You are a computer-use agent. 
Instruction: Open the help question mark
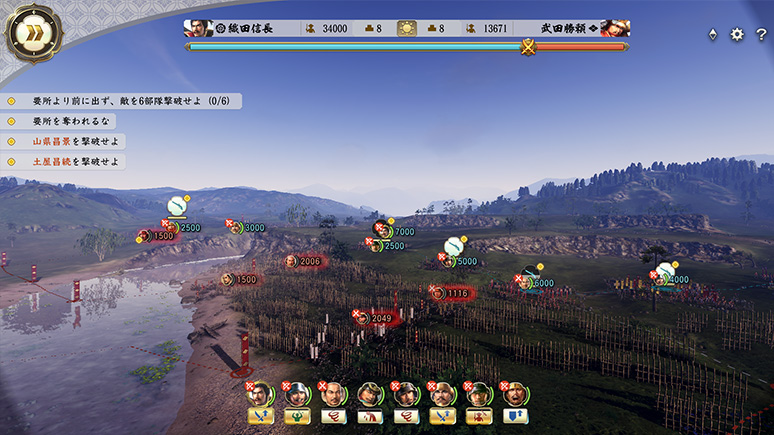coord(760,34)
